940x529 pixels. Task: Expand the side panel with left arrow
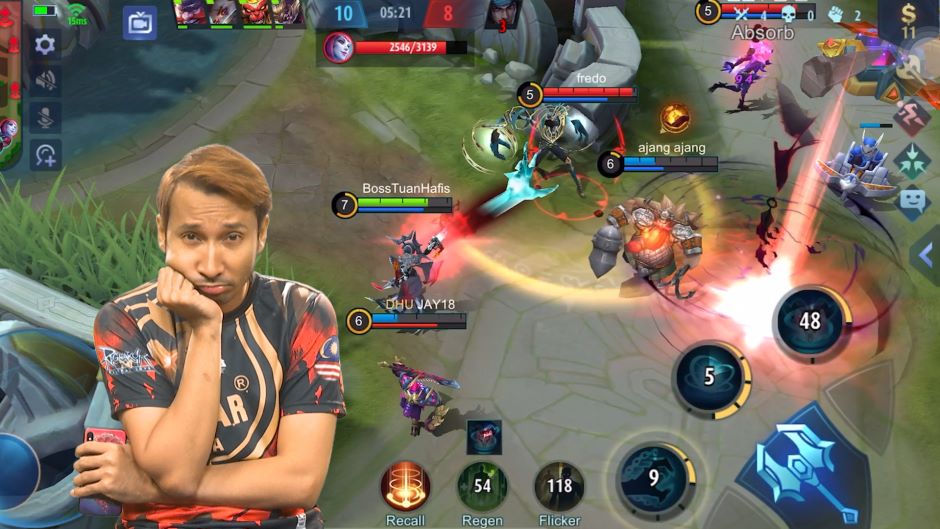[925, 255]
